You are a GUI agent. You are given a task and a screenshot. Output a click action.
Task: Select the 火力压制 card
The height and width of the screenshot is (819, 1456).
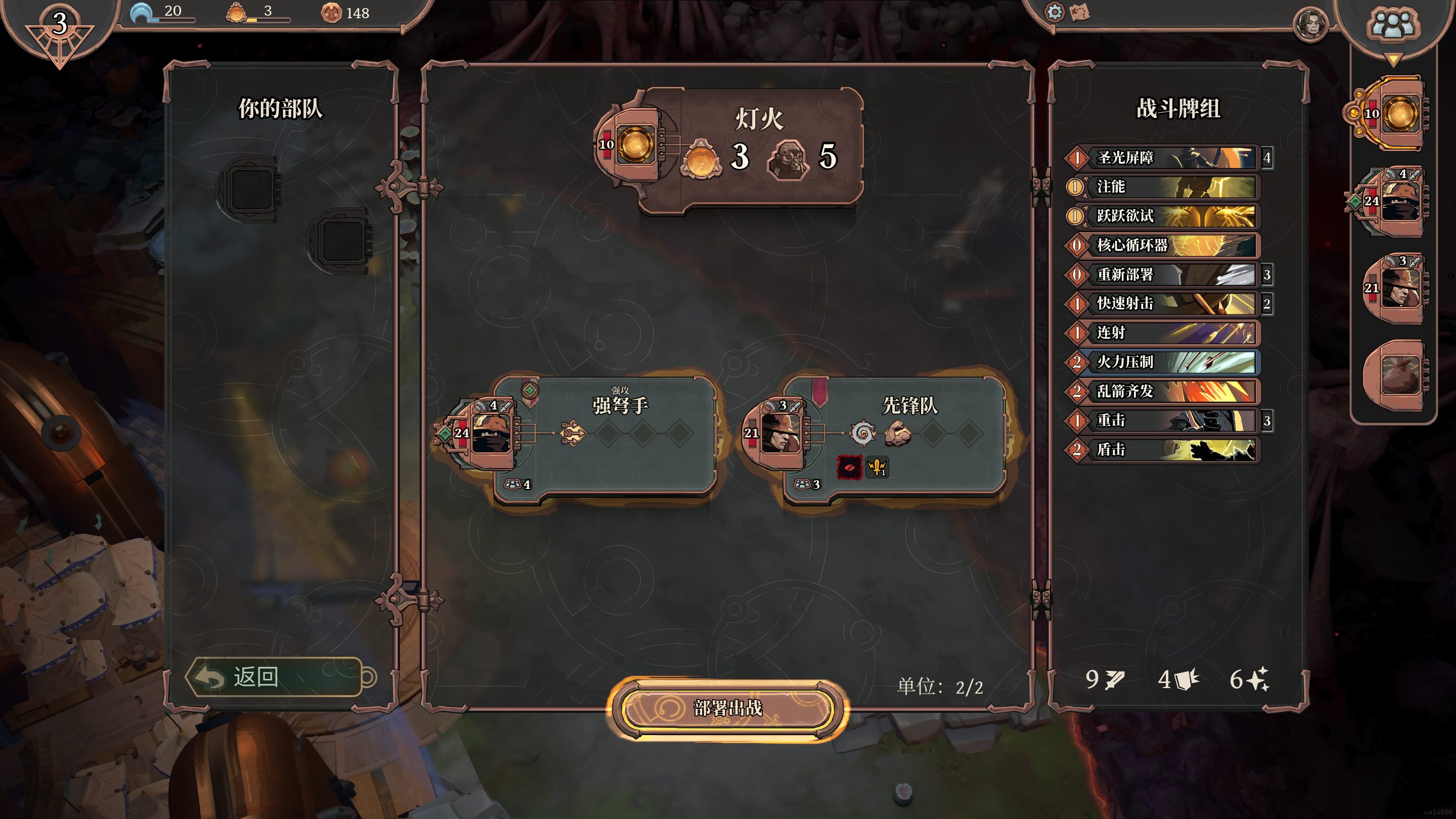[1164, 362]
